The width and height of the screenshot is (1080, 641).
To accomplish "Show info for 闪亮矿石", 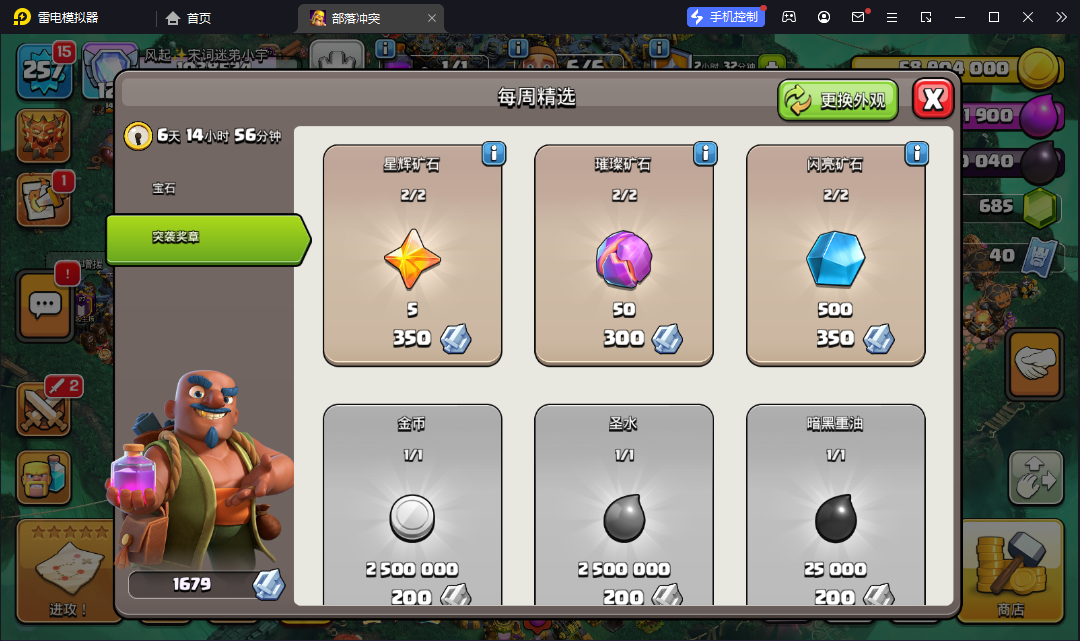I will tap(917, 153).
